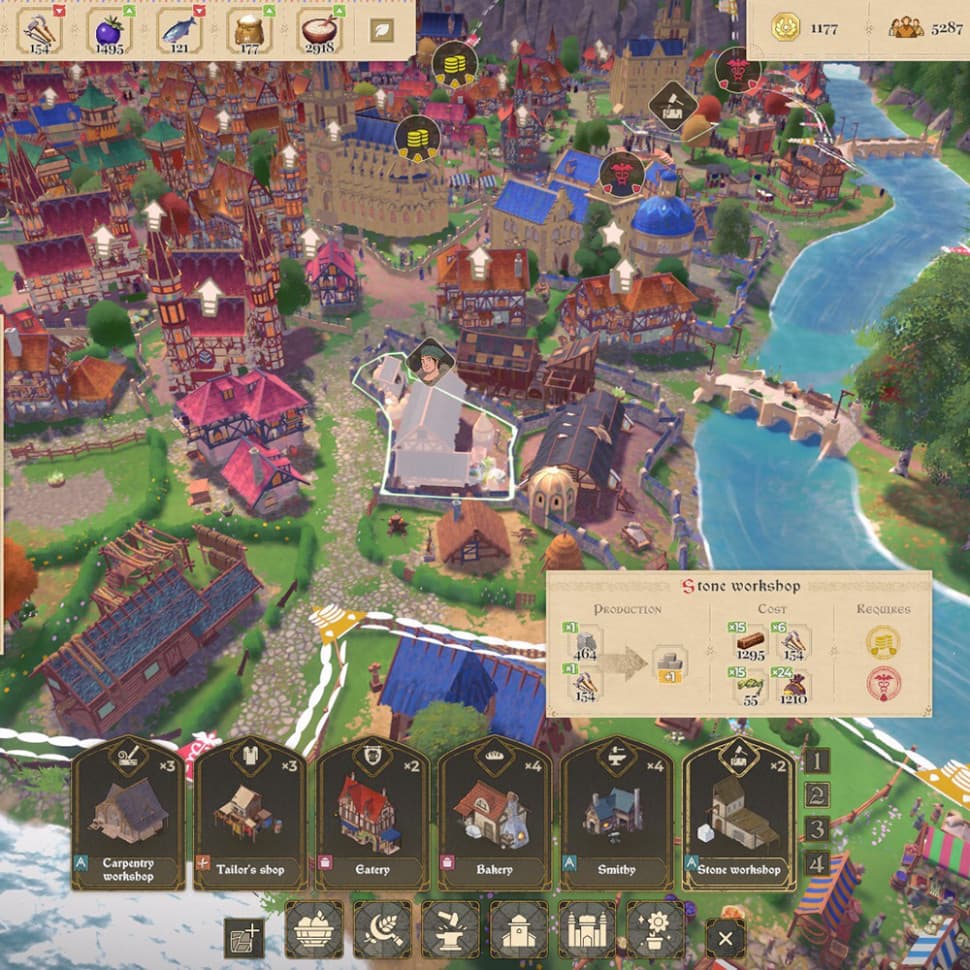Click the leaf button in resource bar
Screen dimensions: 970x970
click(381, 31)
